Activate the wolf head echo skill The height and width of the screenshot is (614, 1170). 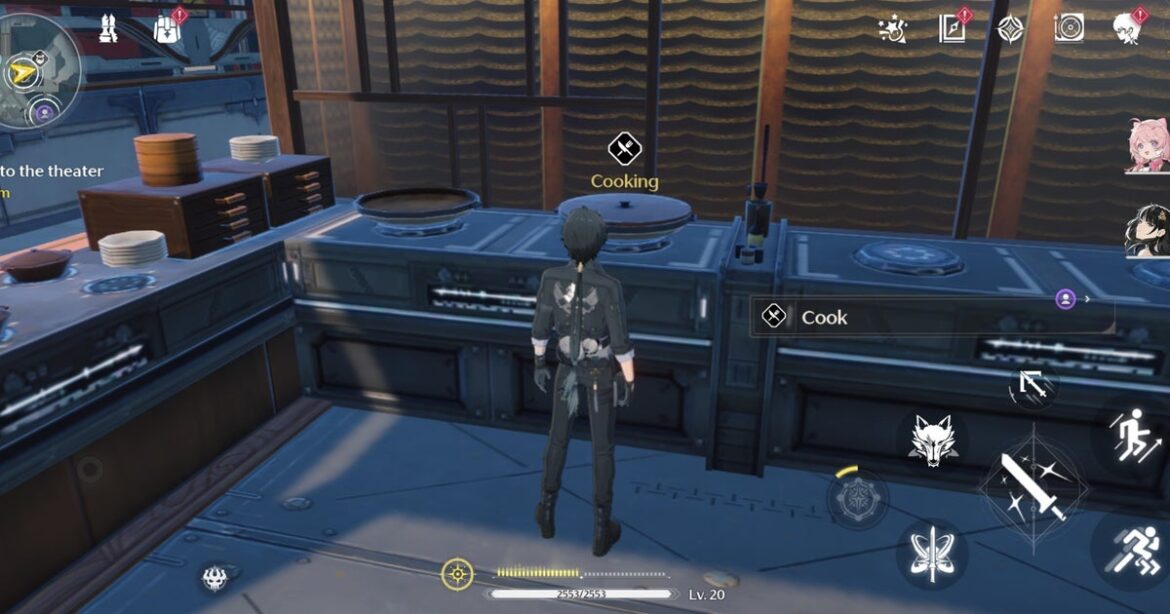coord(931,438)
